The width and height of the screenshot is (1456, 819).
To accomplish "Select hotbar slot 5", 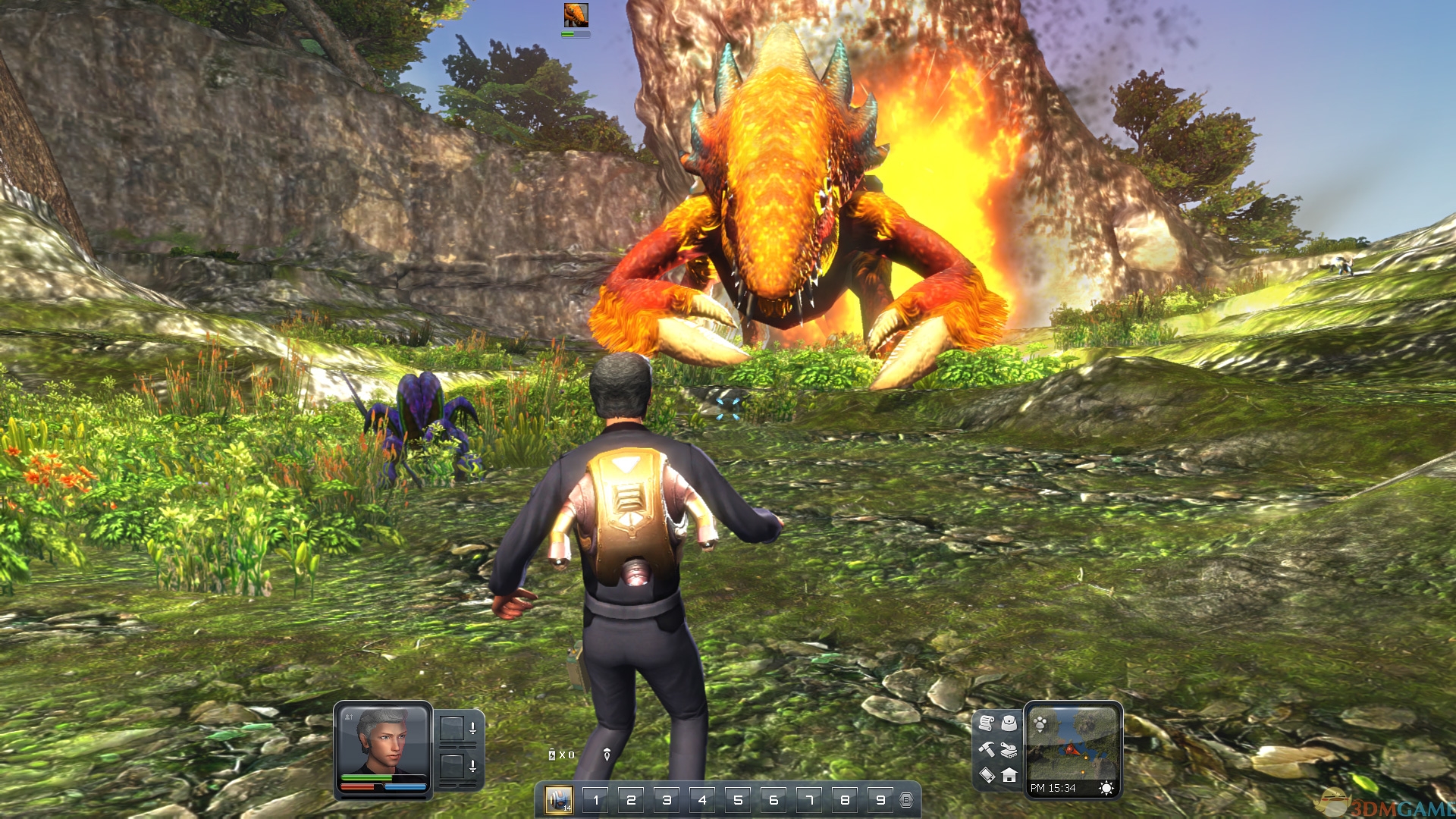I will pyautogui.click(x=738, y=799).
